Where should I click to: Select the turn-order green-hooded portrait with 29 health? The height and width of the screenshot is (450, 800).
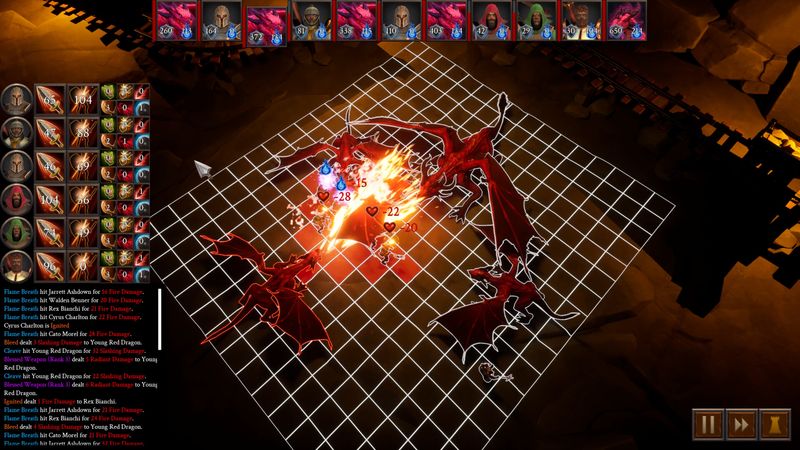pyautogui.click(x=534, y=20)
